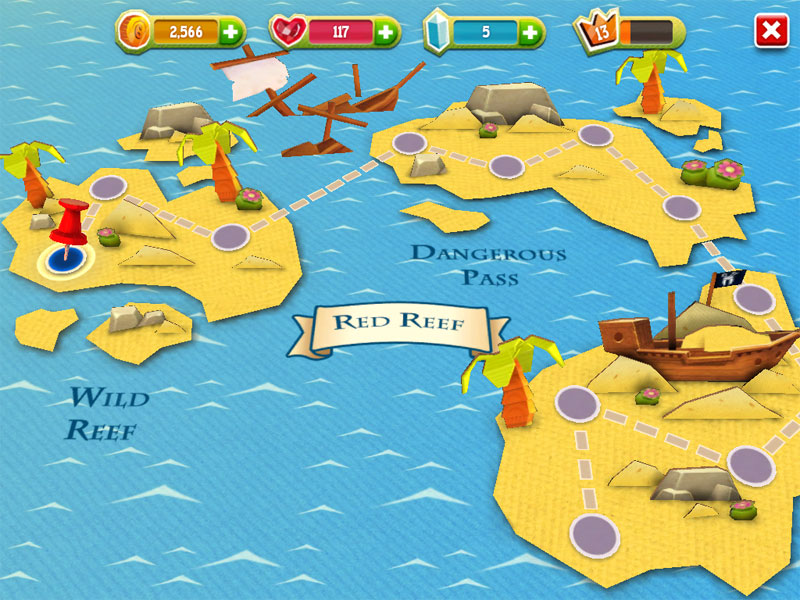
Task: Add gold coins with the plus button
Action: (231, 32)
